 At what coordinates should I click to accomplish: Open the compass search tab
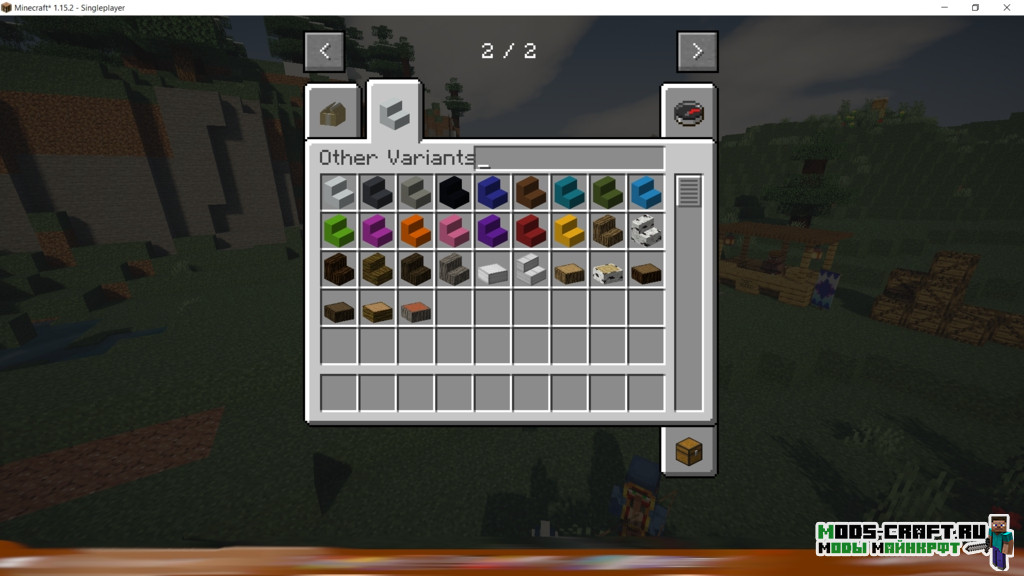pyautogui.click(x=686, y=112)
